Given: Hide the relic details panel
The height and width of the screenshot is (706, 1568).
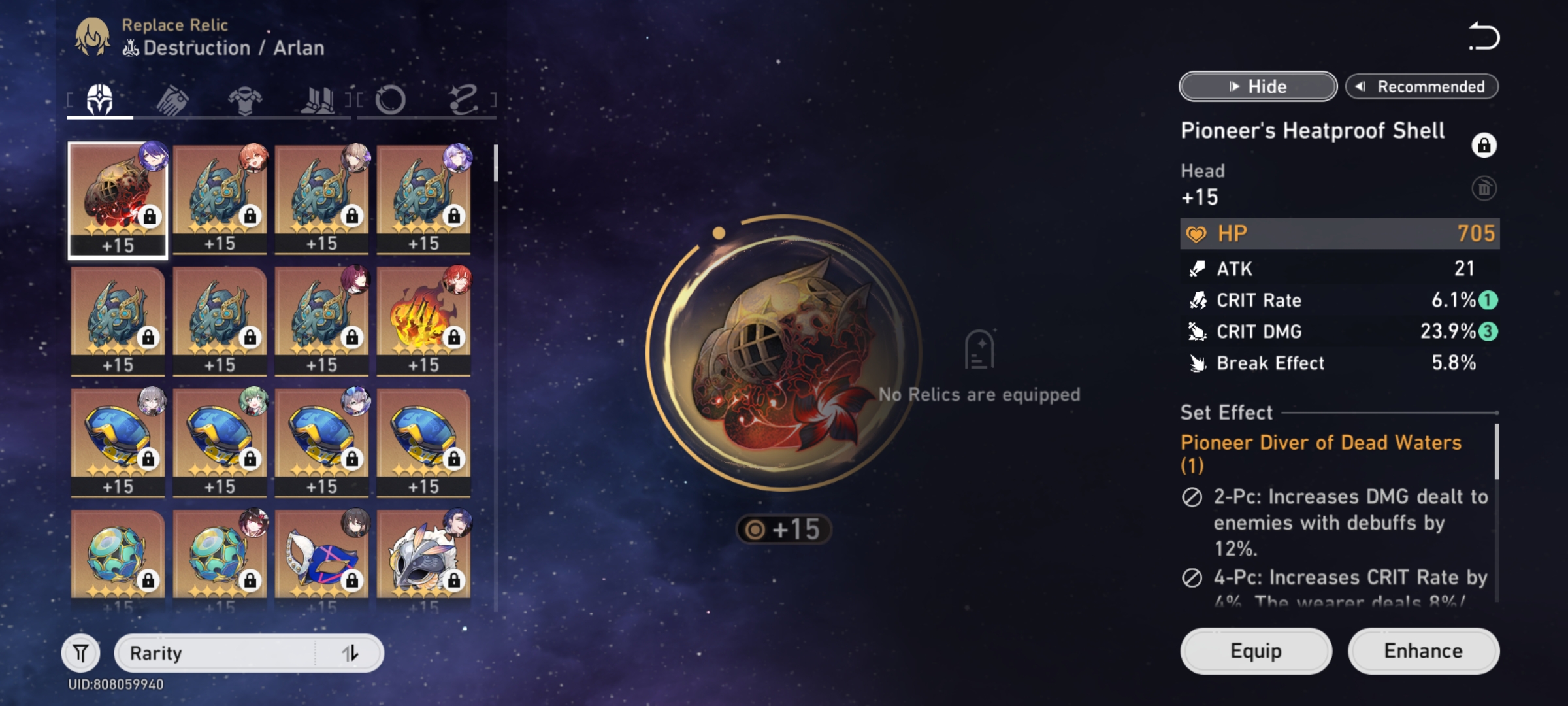Looking at the screenshot, I should point(1256,86).
